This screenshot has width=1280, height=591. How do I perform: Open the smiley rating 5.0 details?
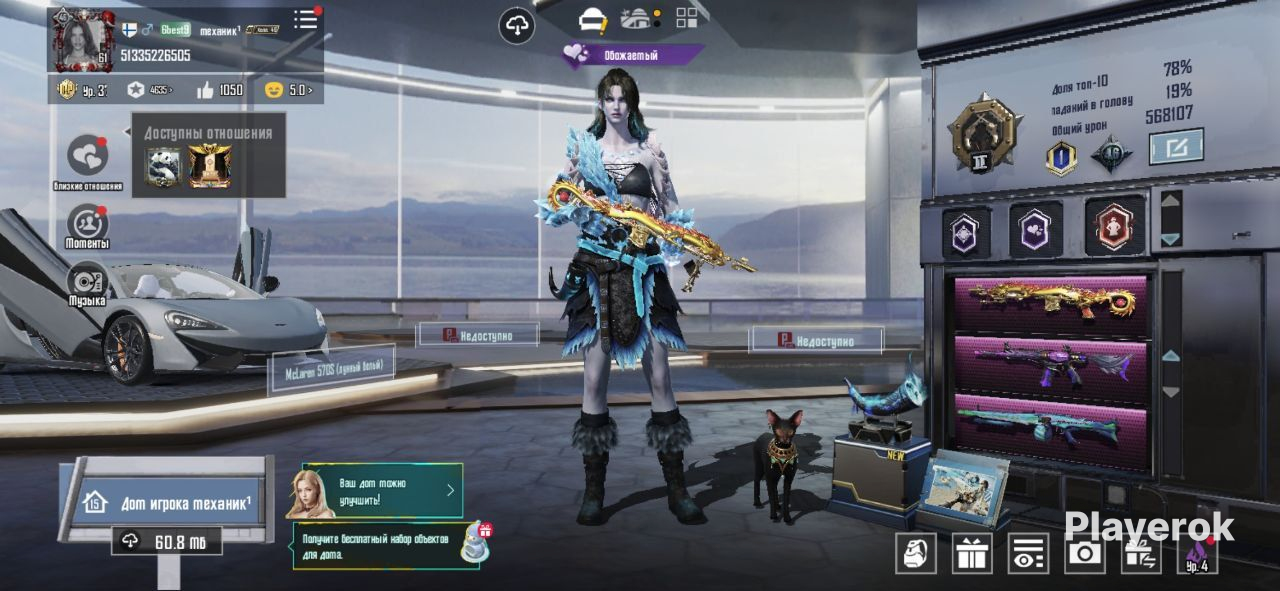point(288,90)
